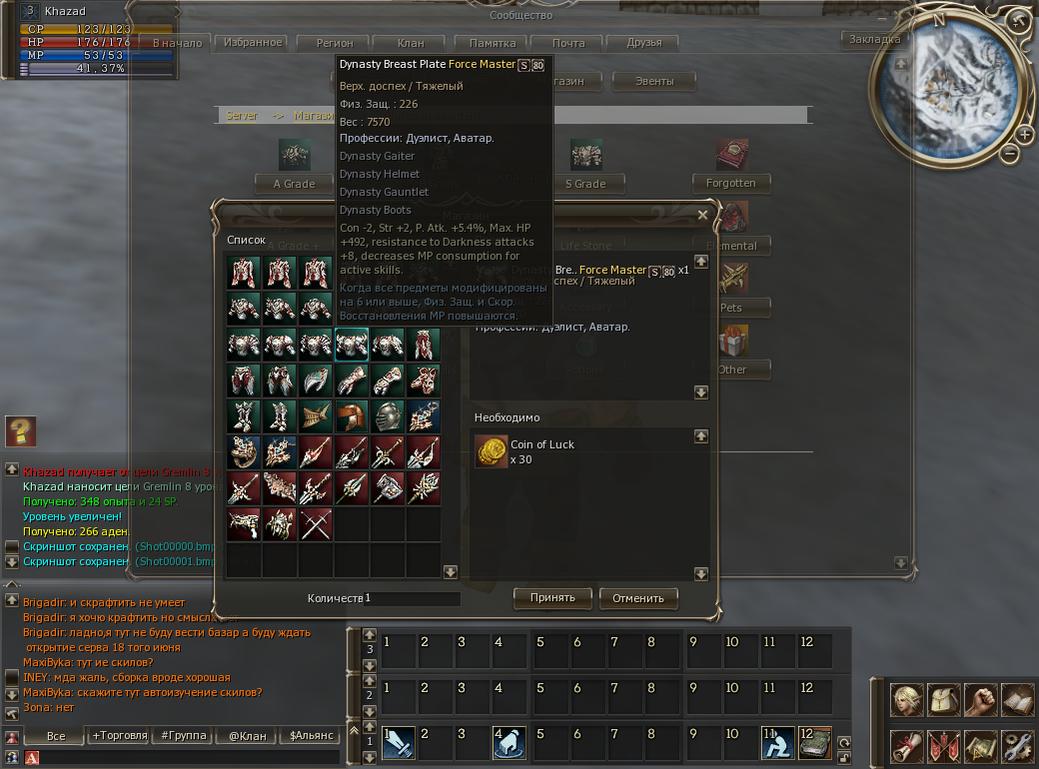Open the Почта mail tab

click(x=568, y=43)
